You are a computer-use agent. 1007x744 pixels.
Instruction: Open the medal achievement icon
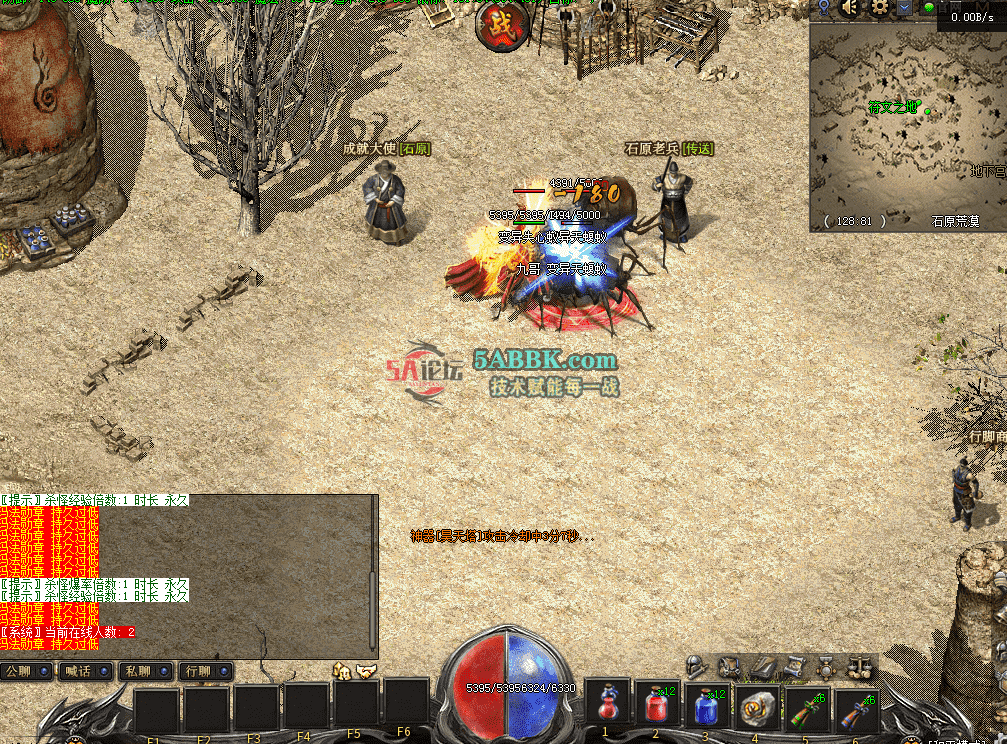point(827,666)
